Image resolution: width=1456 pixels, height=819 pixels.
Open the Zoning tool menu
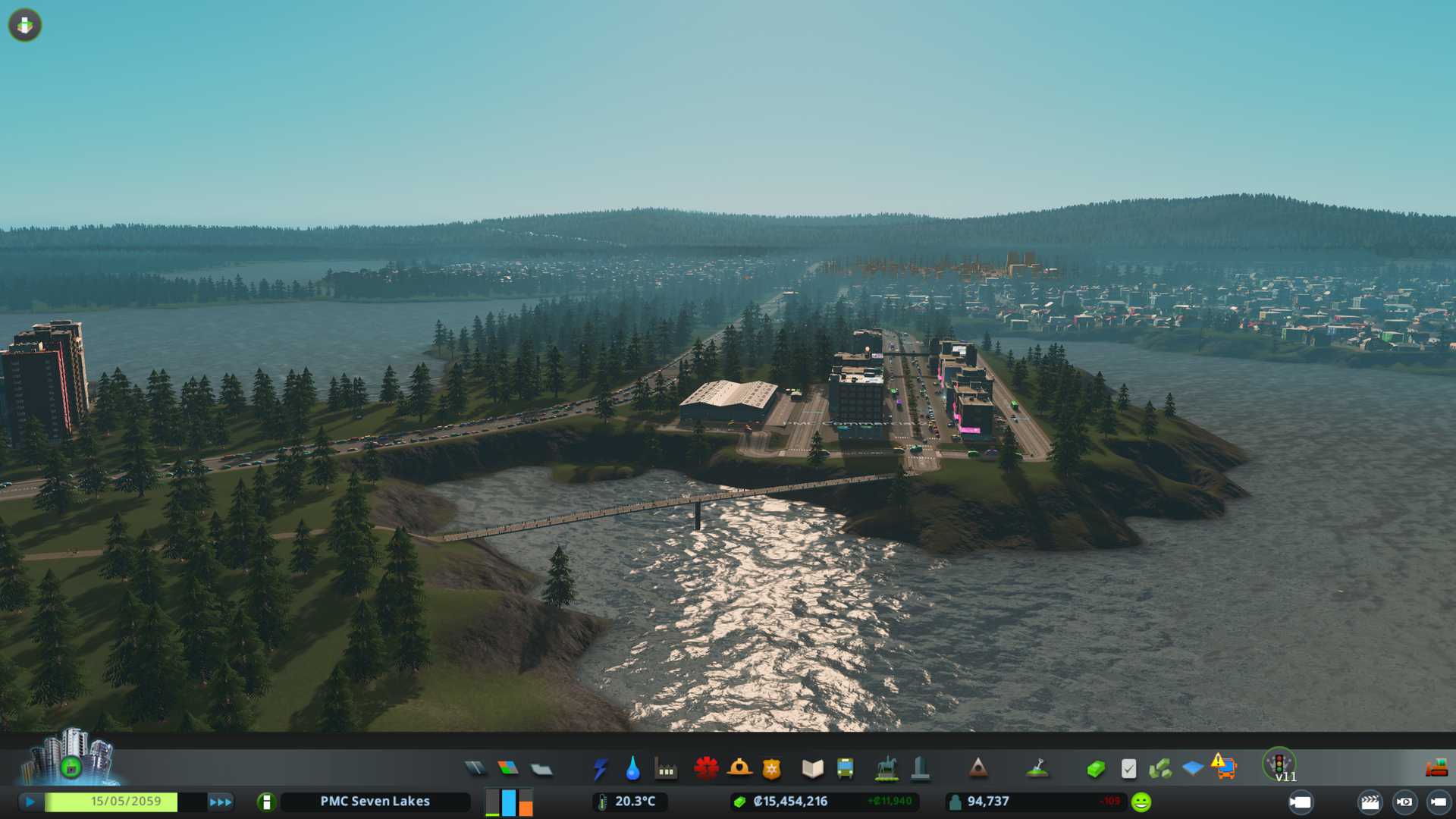[508, 769]
